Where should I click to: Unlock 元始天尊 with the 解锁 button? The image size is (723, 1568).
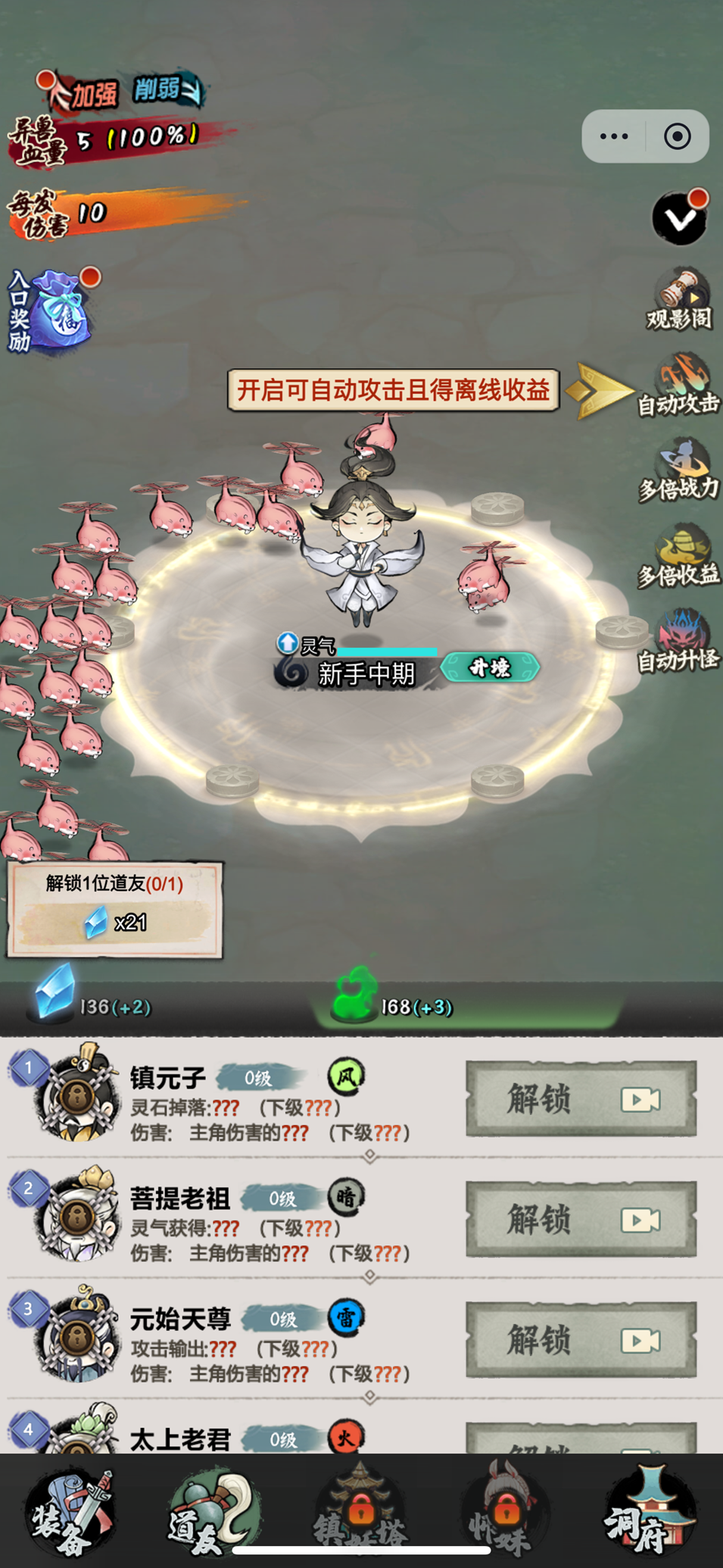coord(581,1339)
